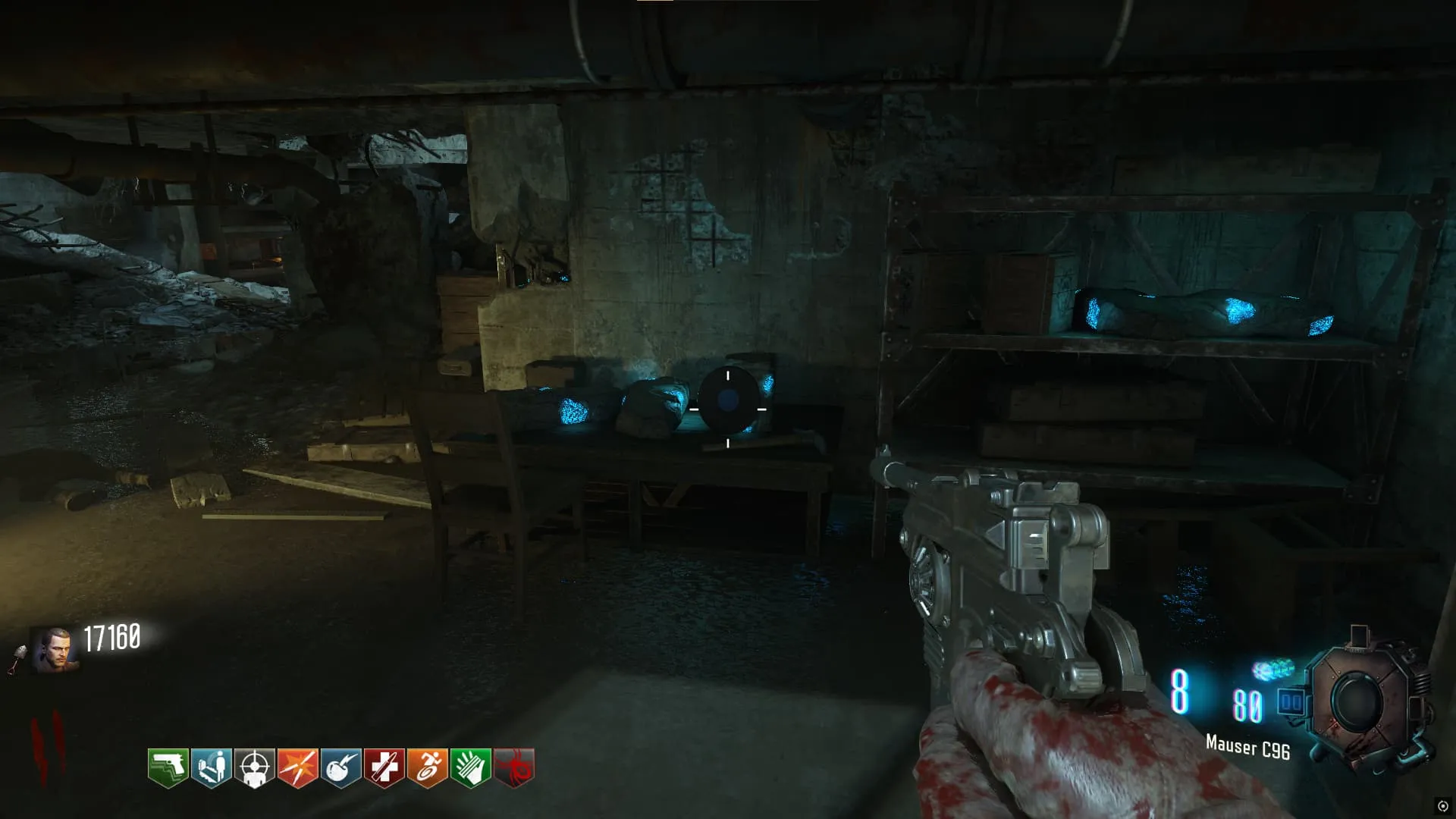The height and width of the screenshot is (819, 1456).
Task: Select the glowing blue grenade icon
Action: 1273,670
